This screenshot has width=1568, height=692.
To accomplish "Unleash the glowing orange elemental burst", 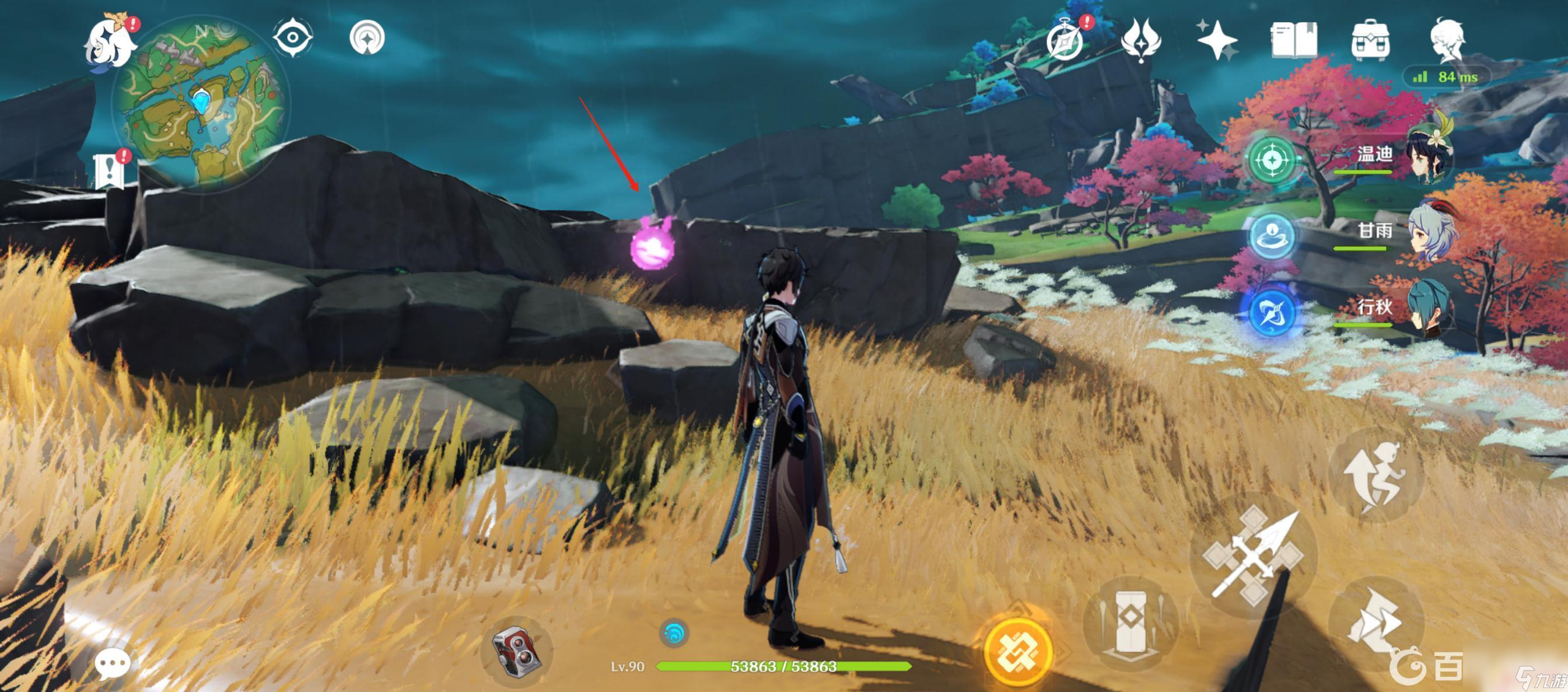I will [1018, 650].
